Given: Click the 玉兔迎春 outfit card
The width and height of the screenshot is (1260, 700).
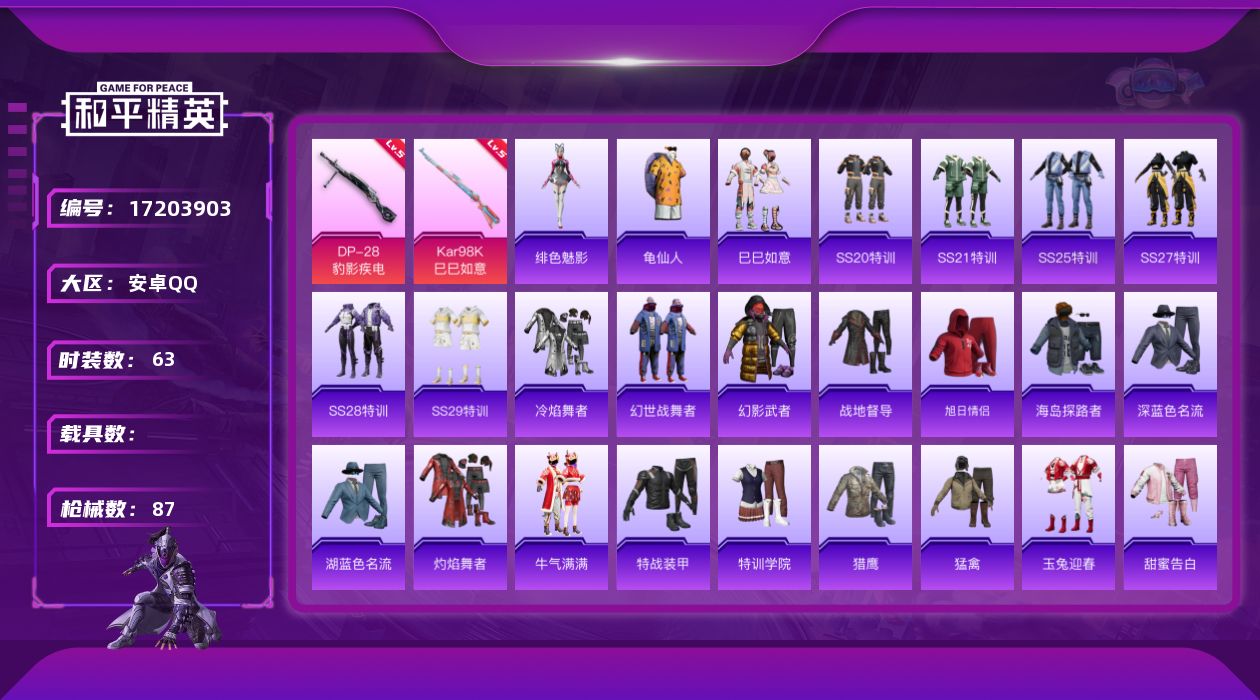Looking at the screenshot, I should point(1068,517).
